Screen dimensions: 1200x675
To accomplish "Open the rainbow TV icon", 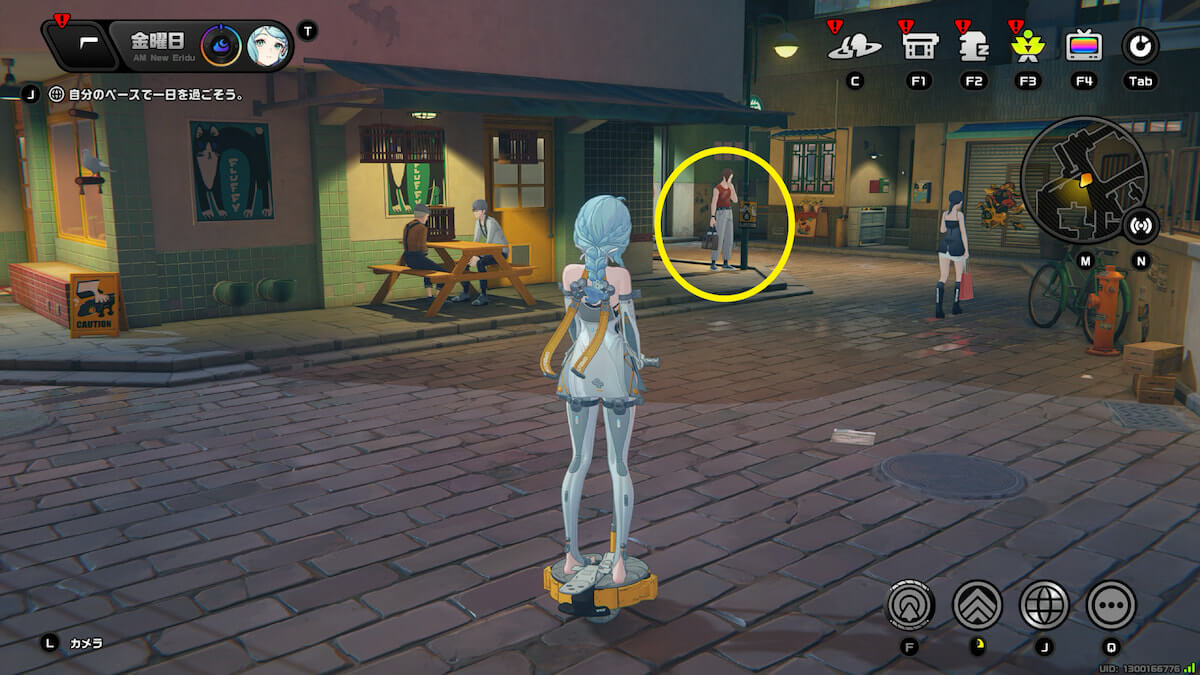I will (1083, 46).
